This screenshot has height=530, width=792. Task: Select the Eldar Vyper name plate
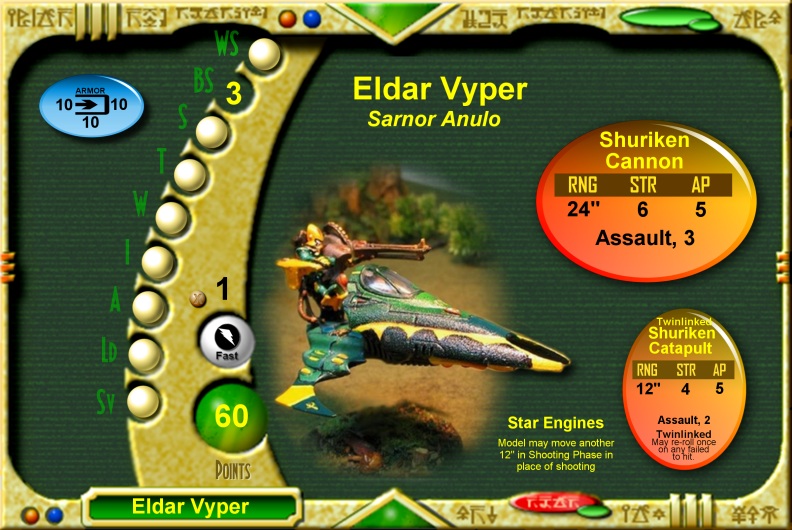click(x=190, y=506)
